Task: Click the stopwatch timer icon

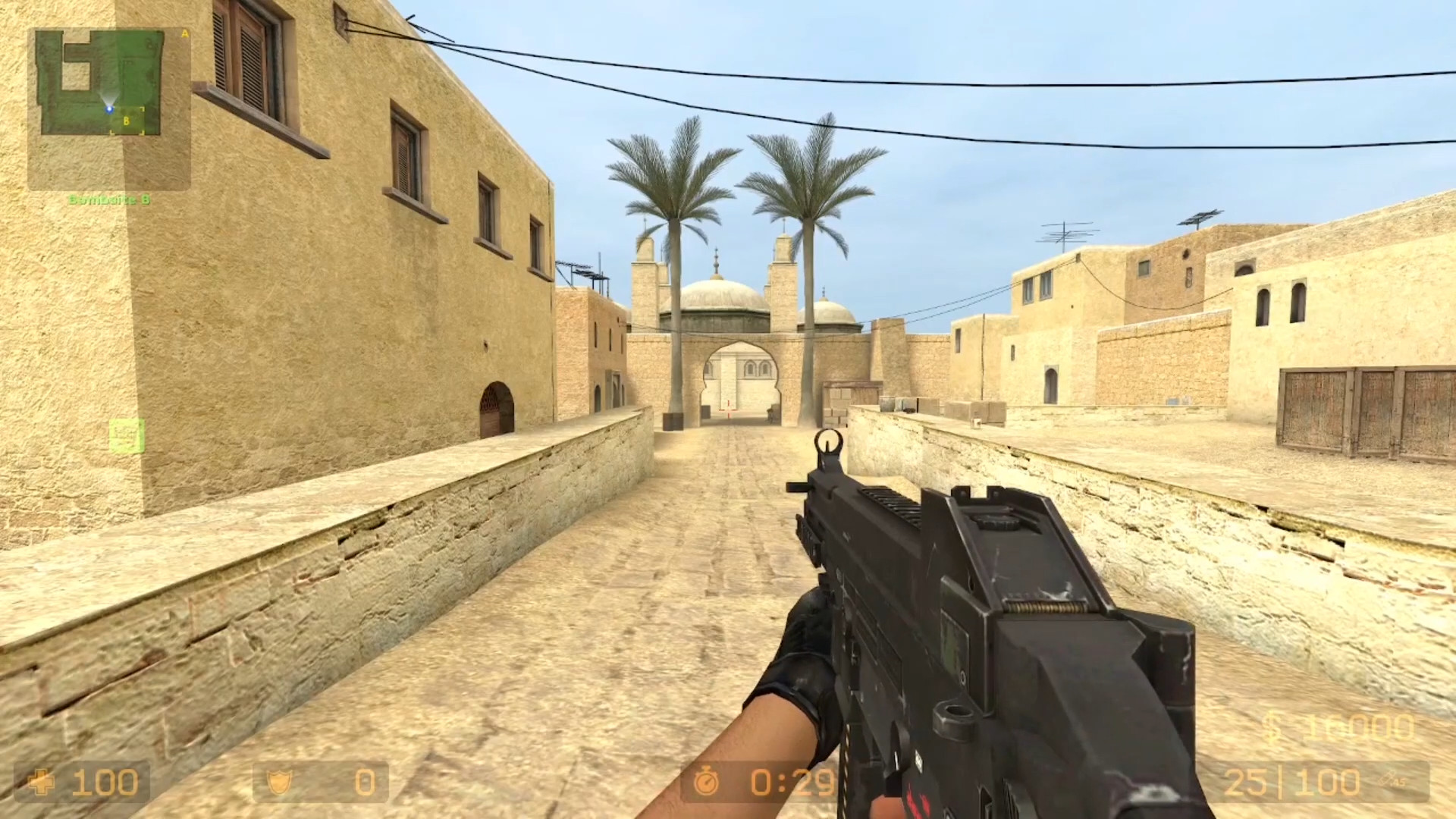Action: 708,783
